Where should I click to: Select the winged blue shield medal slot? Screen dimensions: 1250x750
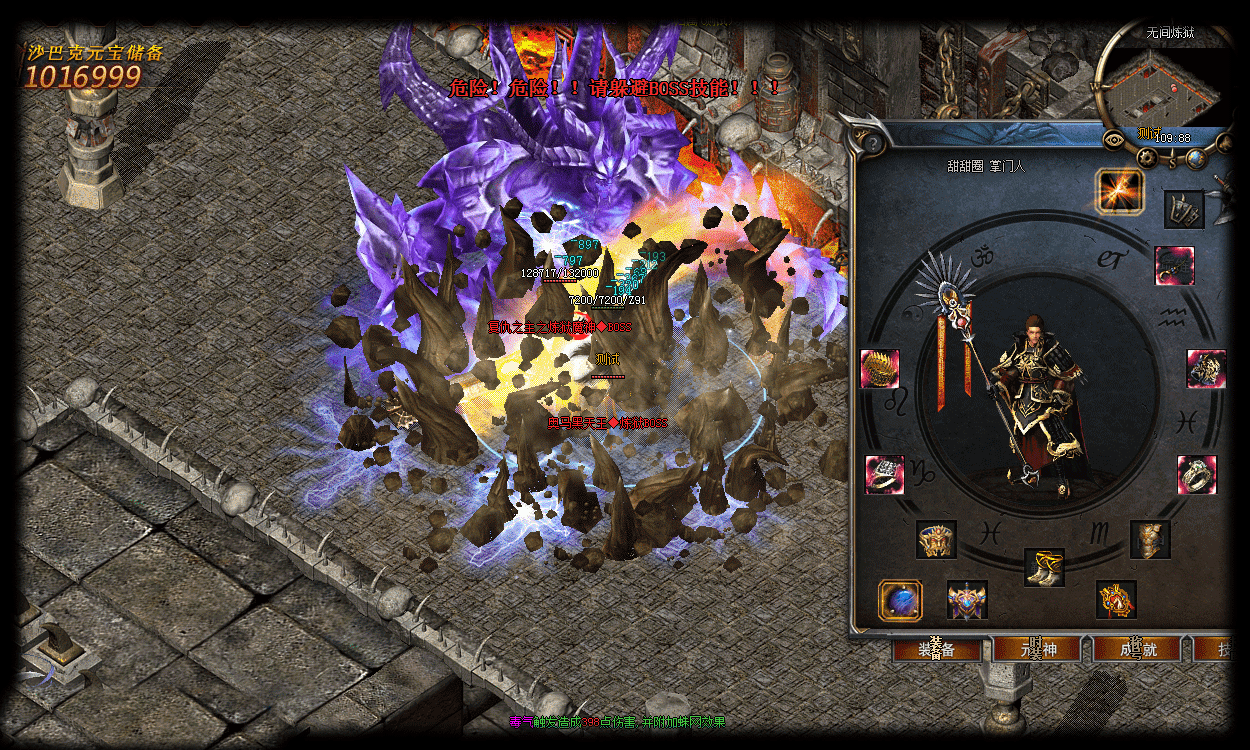click(x=967, y=600)
